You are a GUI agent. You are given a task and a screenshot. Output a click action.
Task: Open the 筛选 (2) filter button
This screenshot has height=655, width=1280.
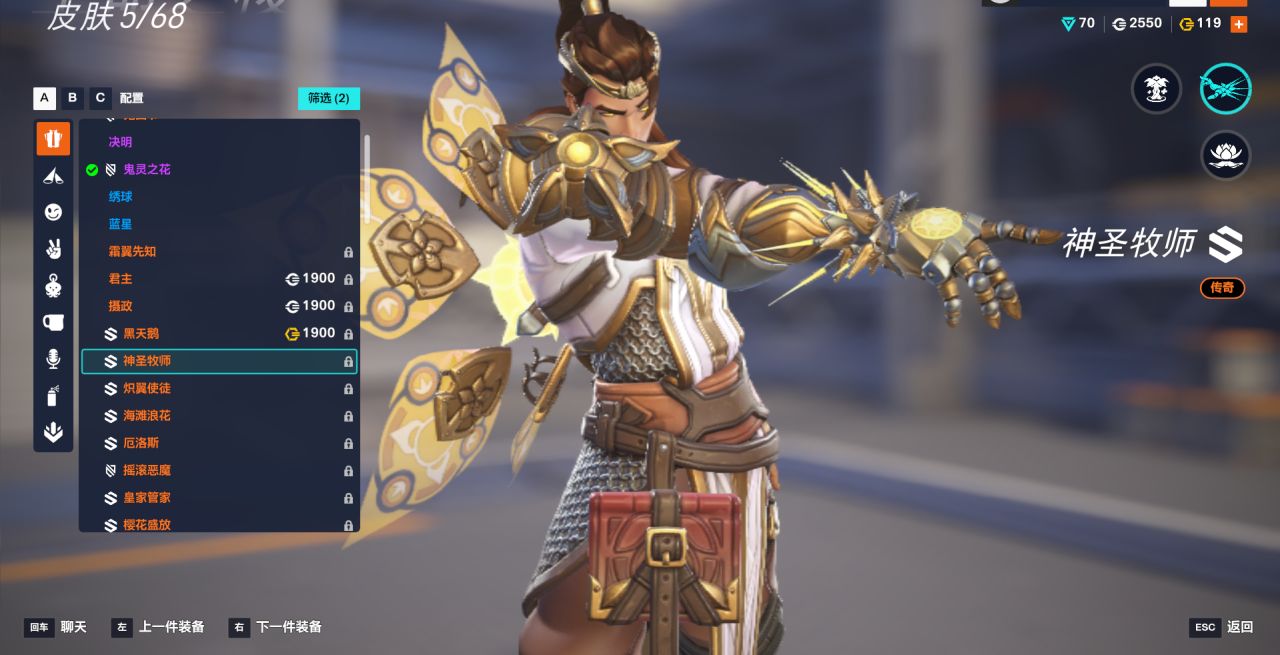(328, 98)
